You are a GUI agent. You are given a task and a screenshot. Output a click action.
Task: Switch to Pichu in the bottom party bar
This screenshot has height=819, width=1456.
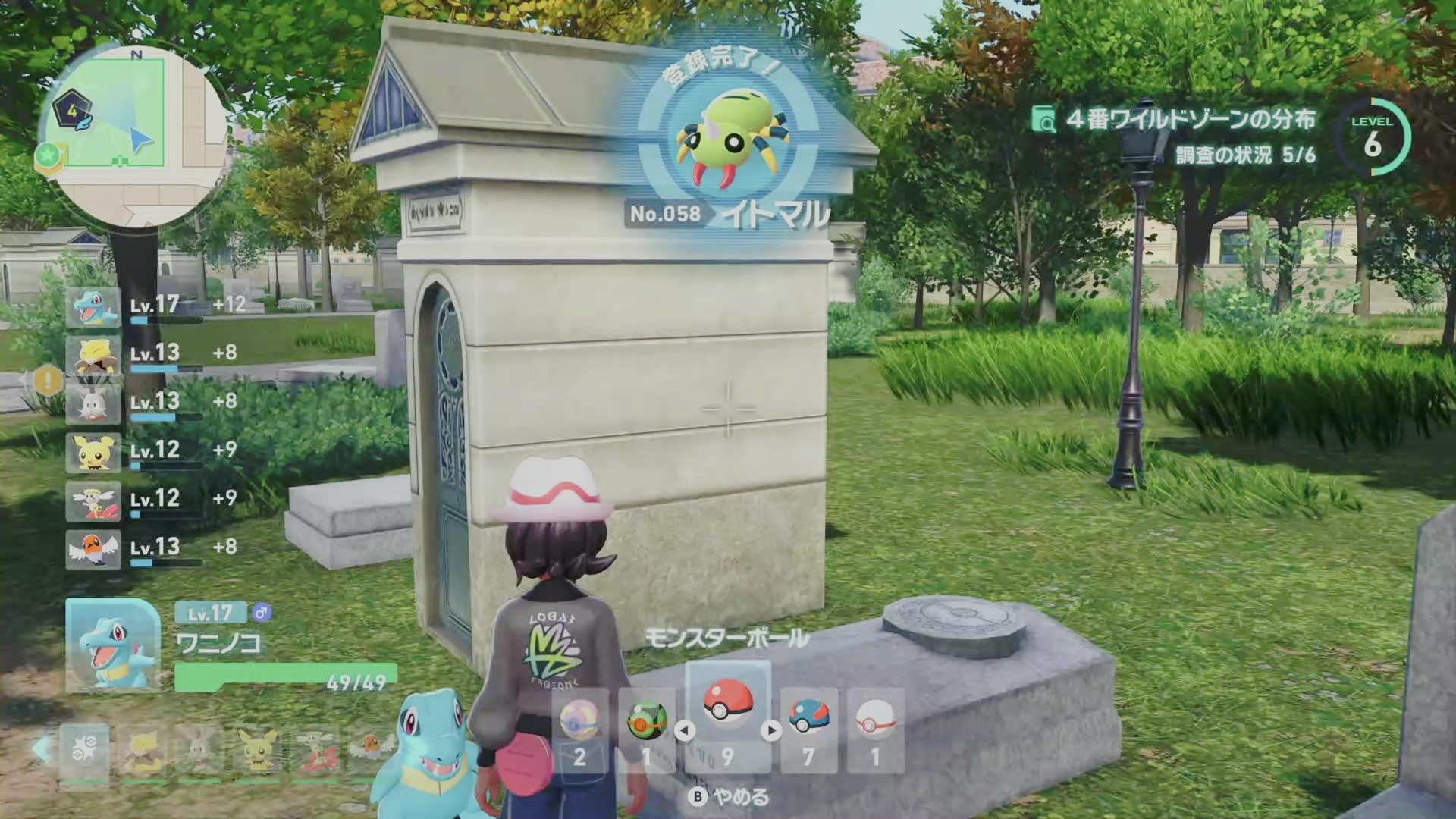coord(259,750)
